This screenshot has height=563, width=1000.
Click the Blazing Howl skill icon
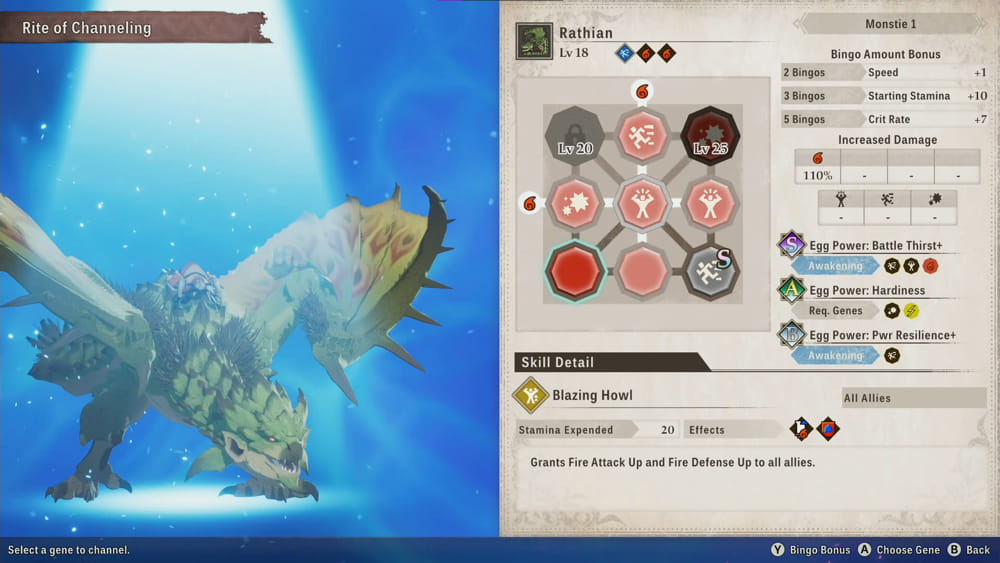[x=530, y=396]
